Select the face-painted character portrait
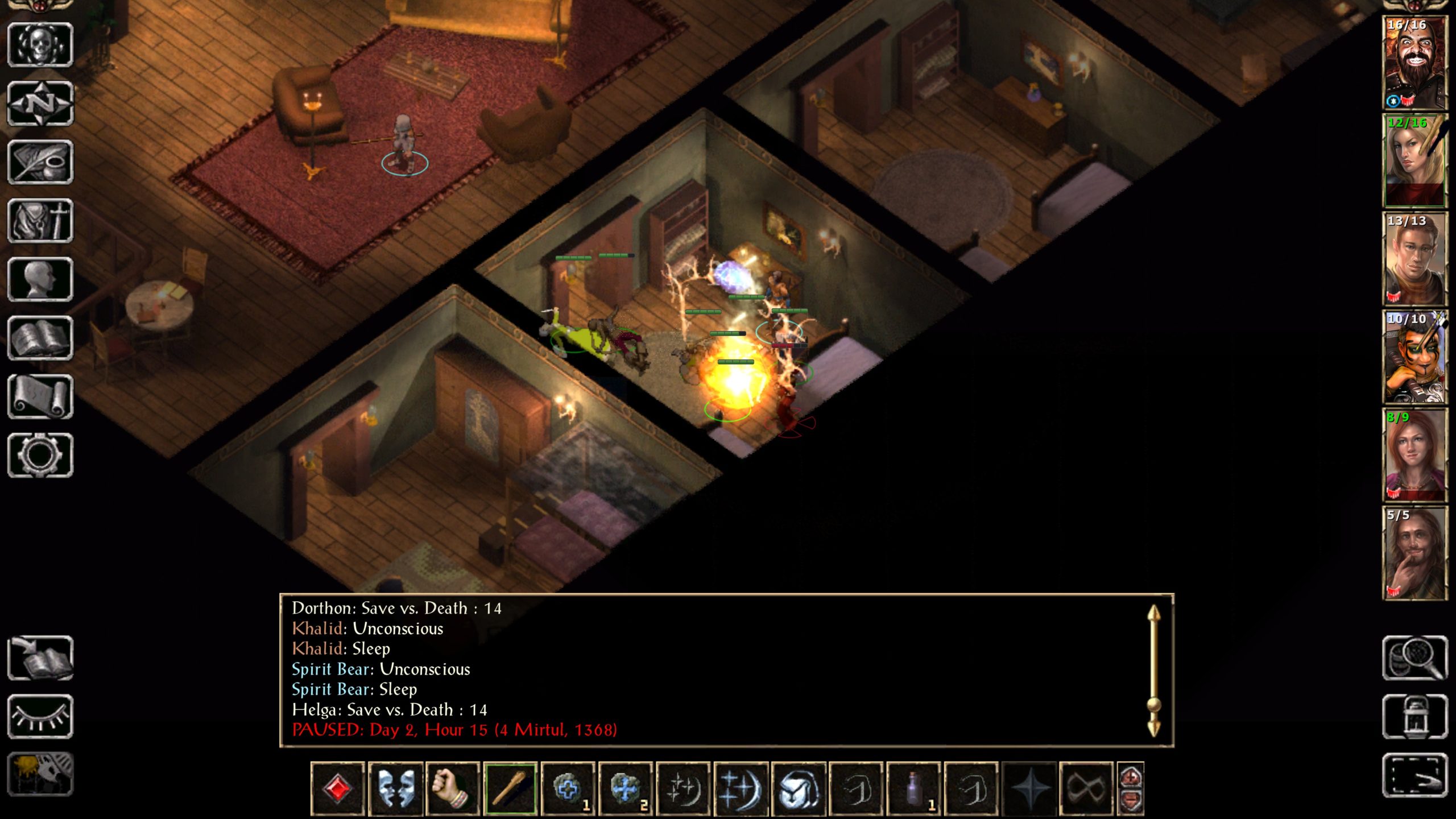This screenshot has height=819, width=1456. coord(1414,357)
